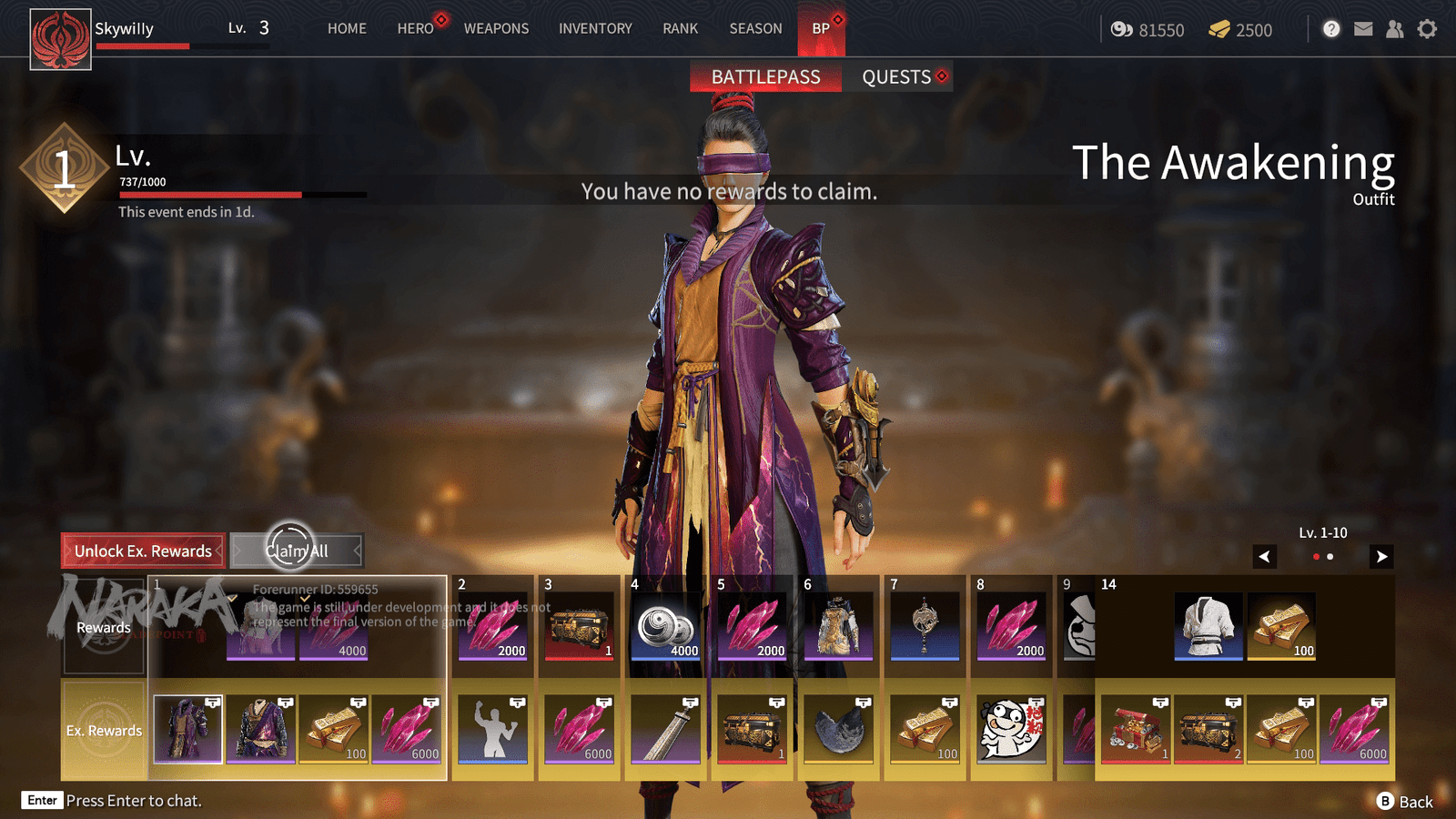
Task: Claim all rewards with Claim All
Action: pyautogui.click(x=297, y=551)
